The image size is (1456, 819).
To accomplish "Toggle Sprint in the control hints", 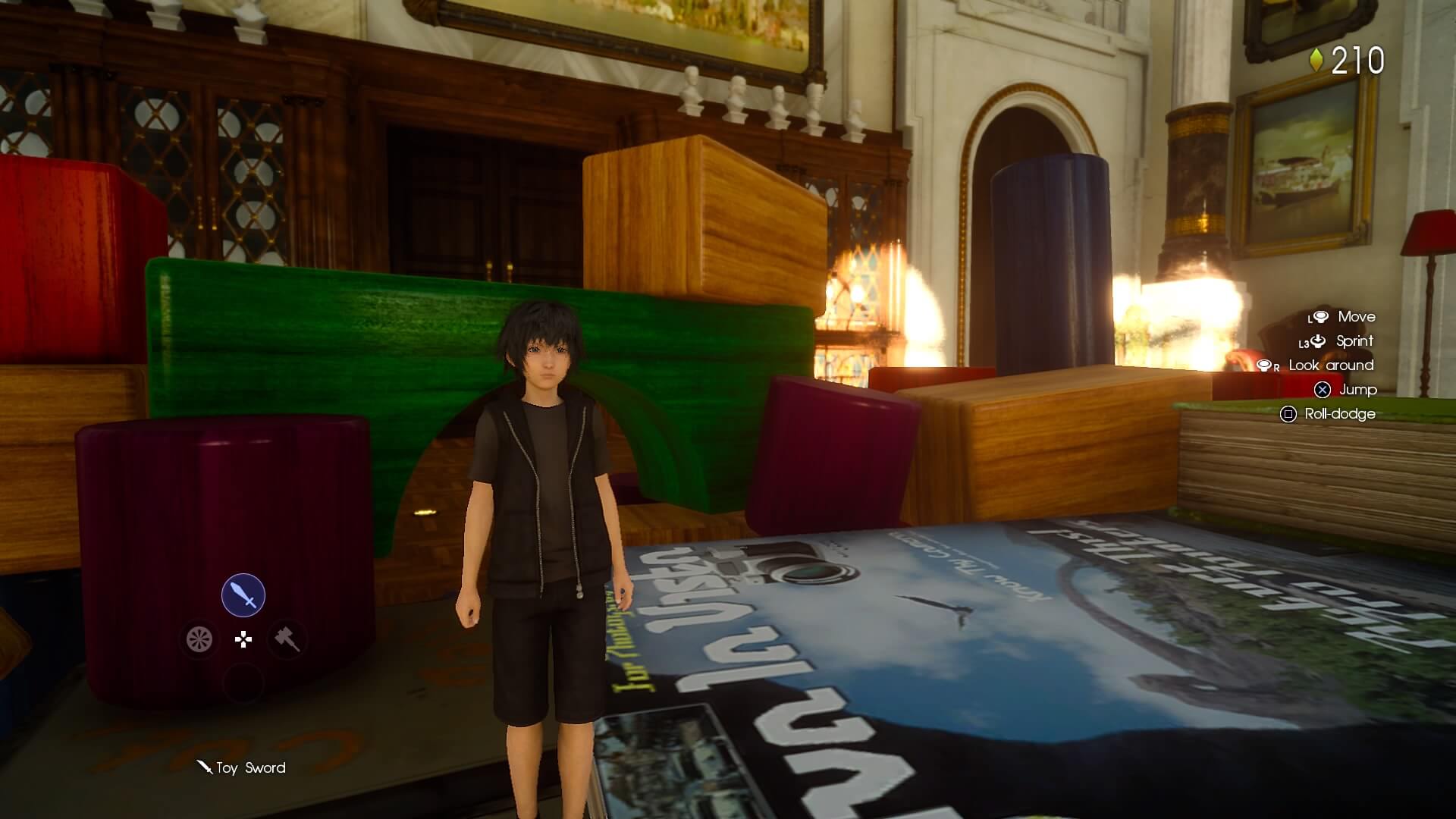I will point(1355,341).
